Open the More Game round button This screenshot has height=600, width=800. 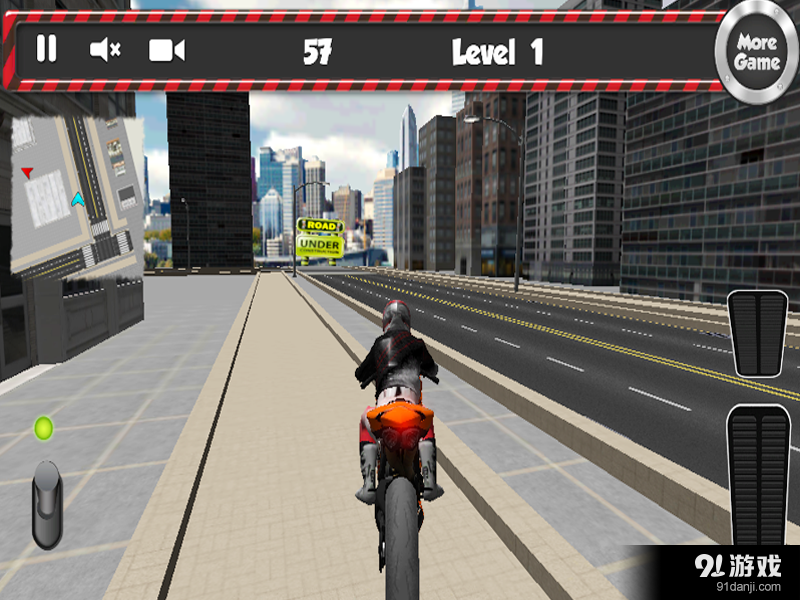coord(757,52)
